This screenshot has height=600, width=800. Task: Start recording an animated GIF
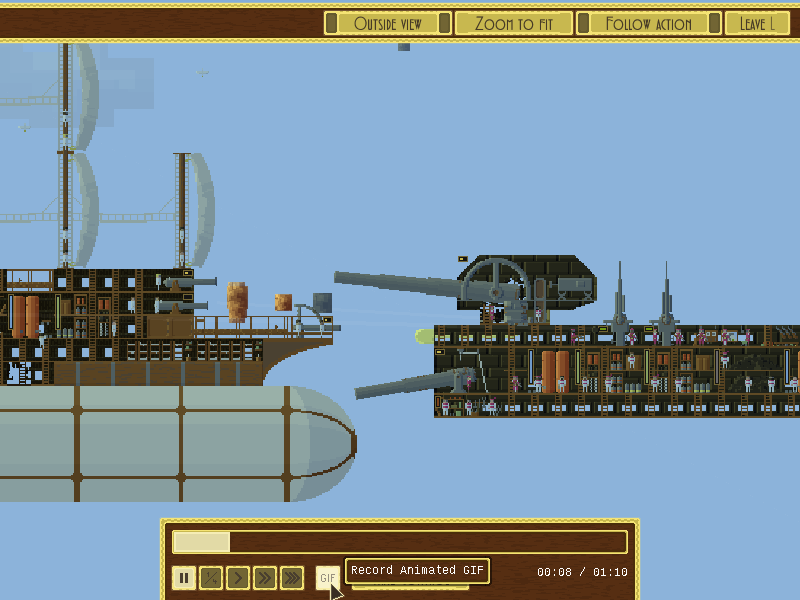(x=327, y=577)
